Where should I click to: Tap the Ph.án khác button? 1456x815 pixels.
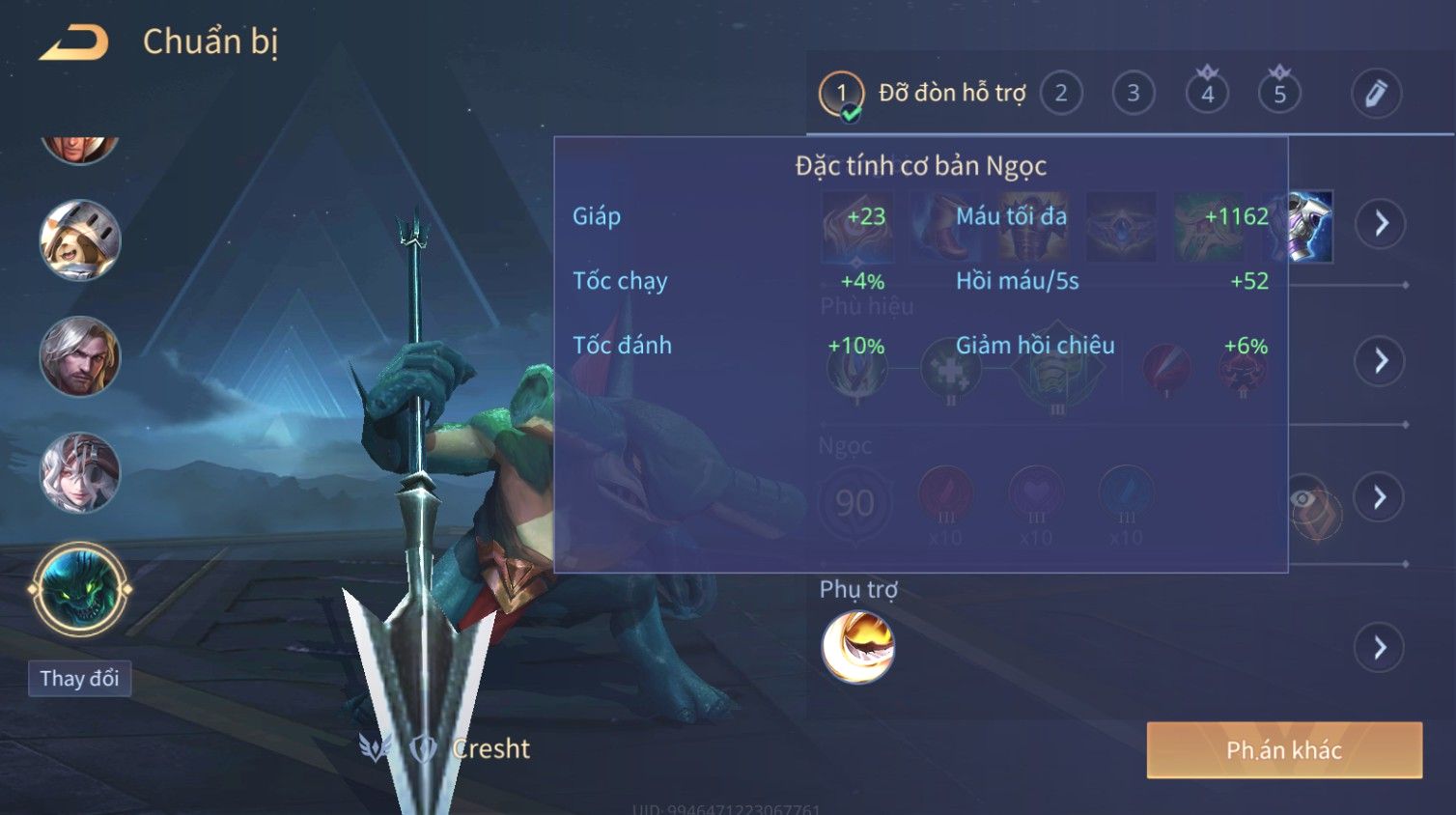(1284, 750)
